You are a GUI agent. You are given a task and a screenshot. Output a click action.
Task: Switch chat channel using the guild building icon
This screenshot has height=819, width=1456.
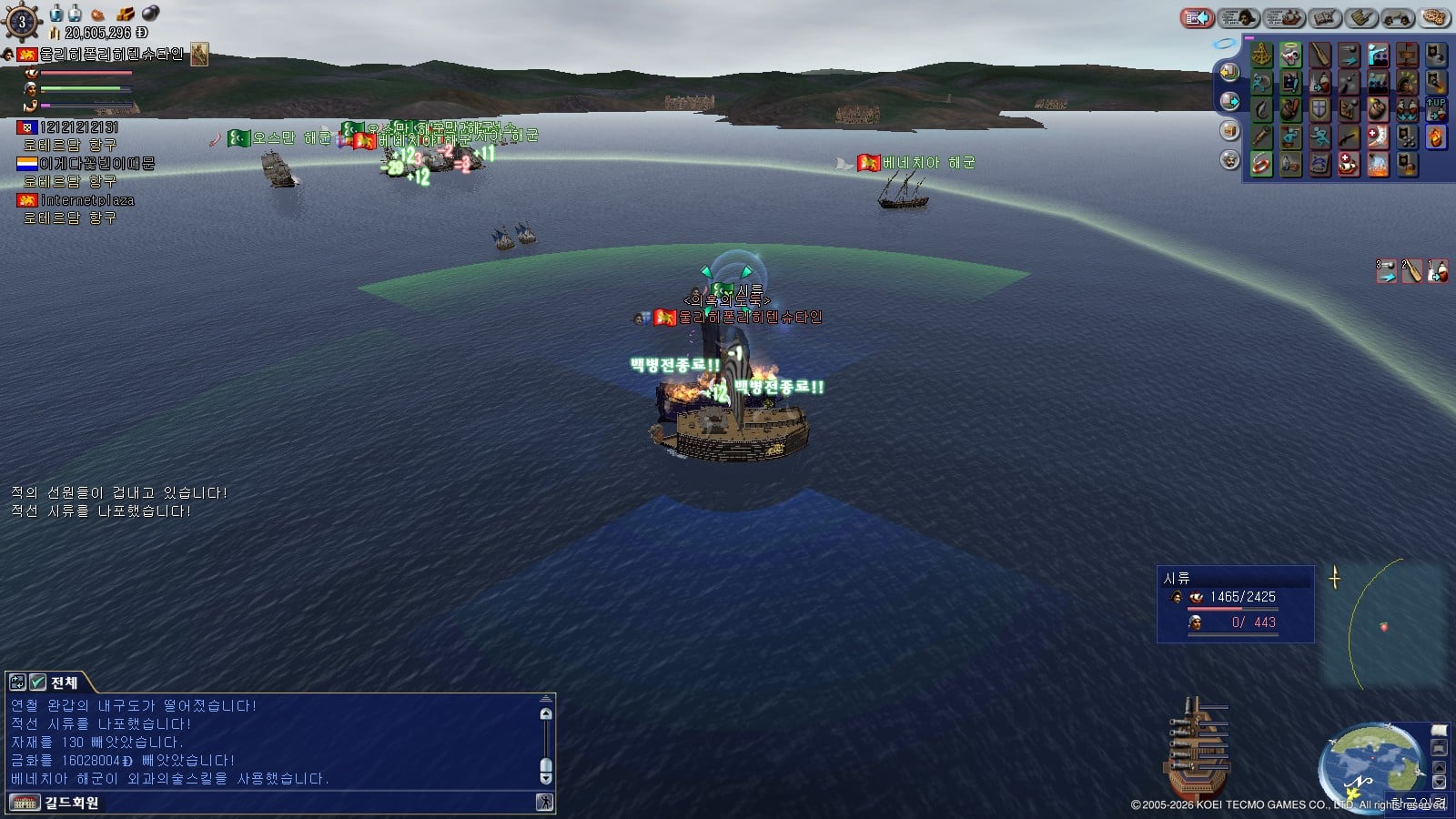pyautogui.click(x=25, y=803)
